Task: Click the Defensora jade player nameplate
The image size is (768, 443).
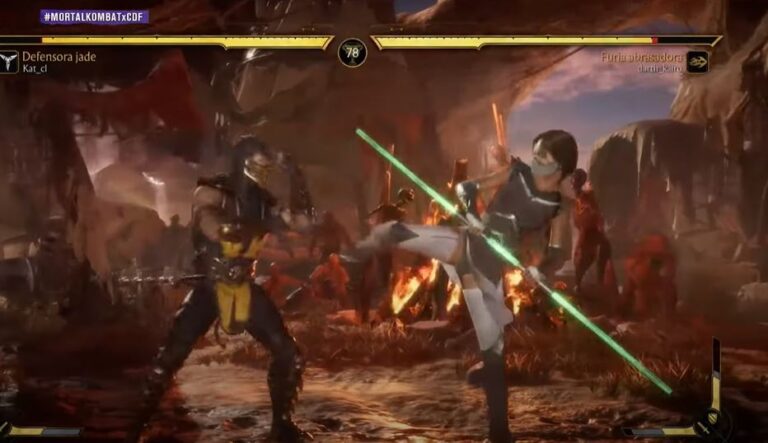Action: pos(60,57)
